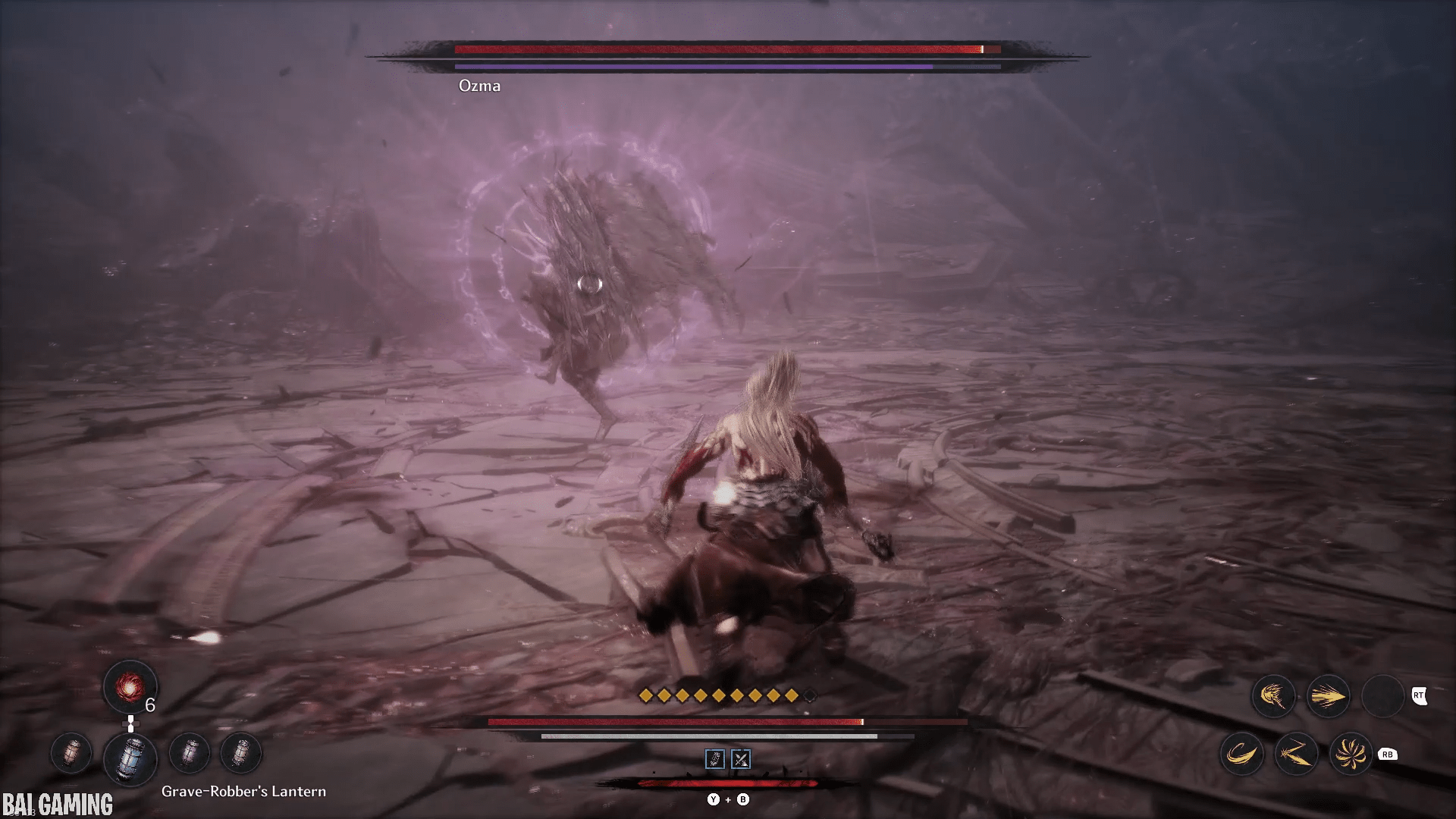Use the zigzag lightning strike skill

point(1296,755)
